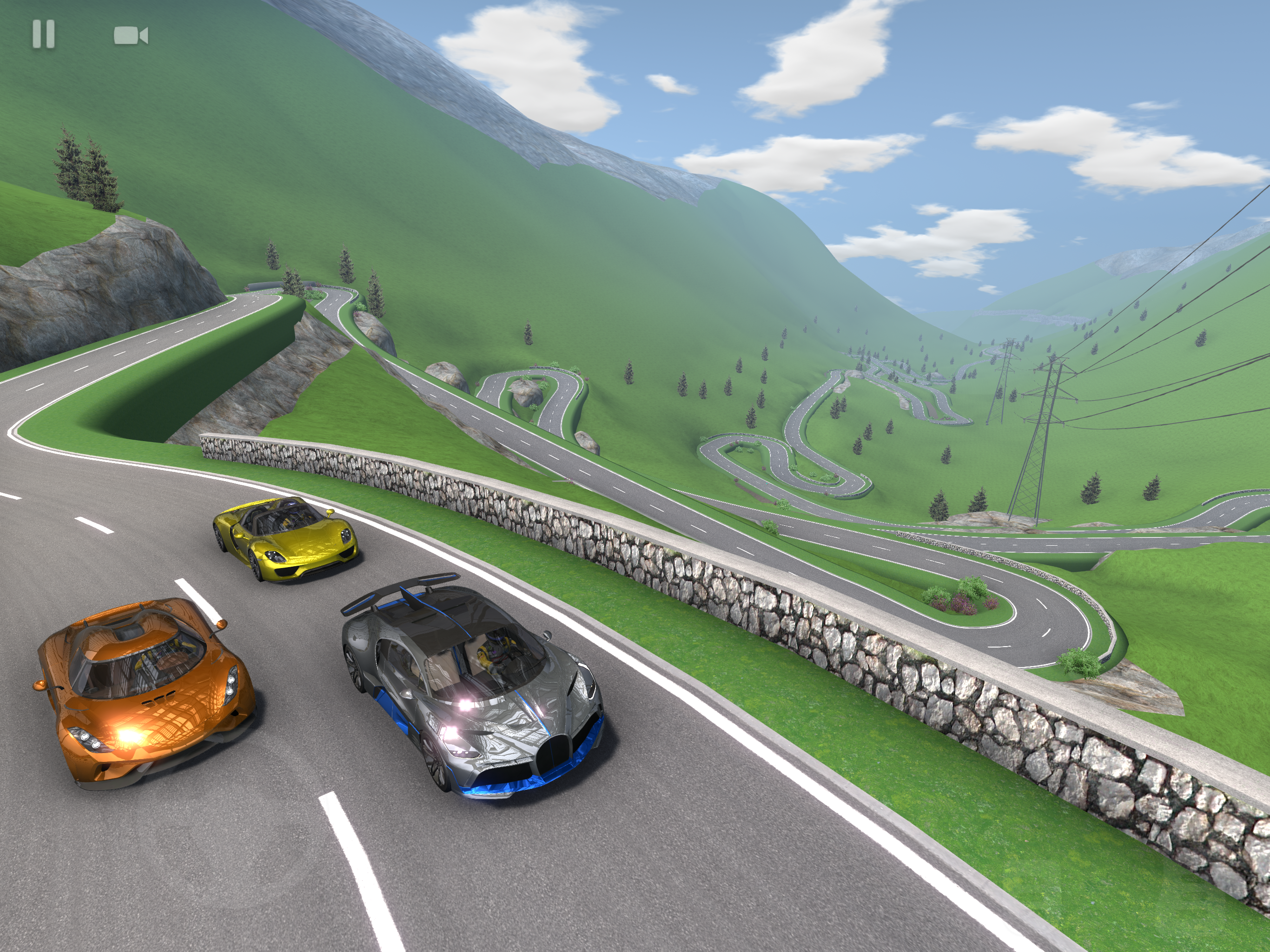Pause the game with the pause icon

point(44,34)
